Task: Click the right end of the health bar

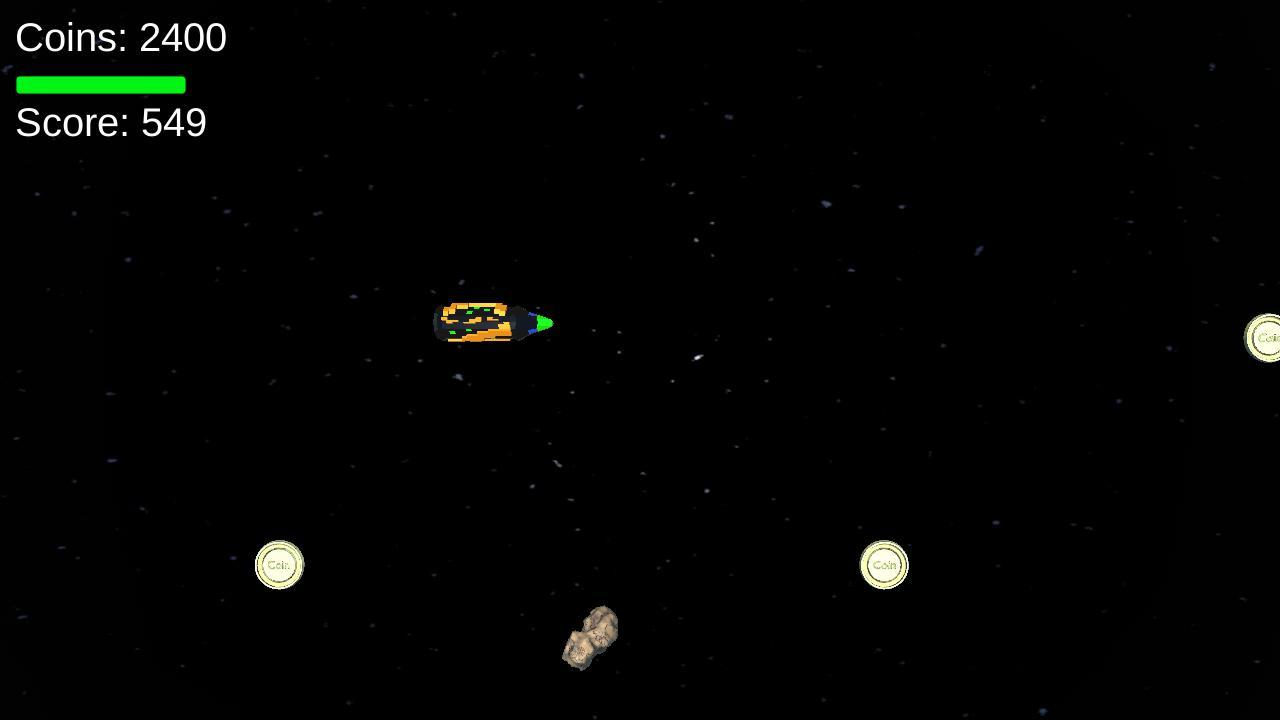Action: point(183,85)
